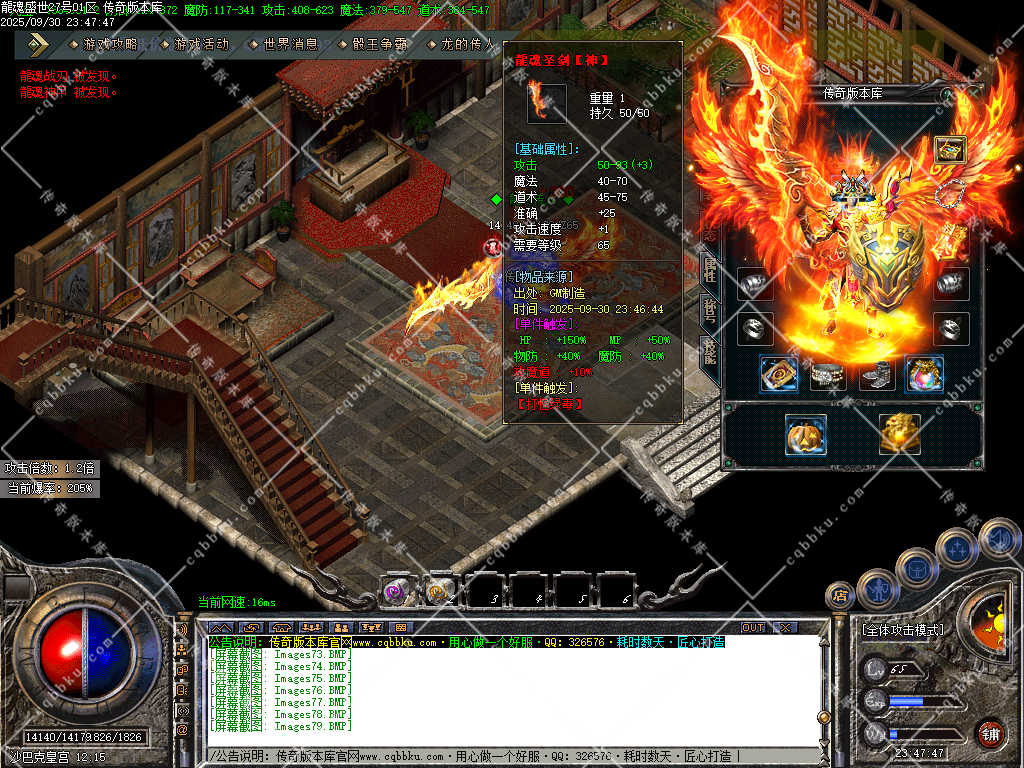This screenshot has height=768, width=1024.
Task: Select the equipped belt slot
Action: [x=827, y=375]
